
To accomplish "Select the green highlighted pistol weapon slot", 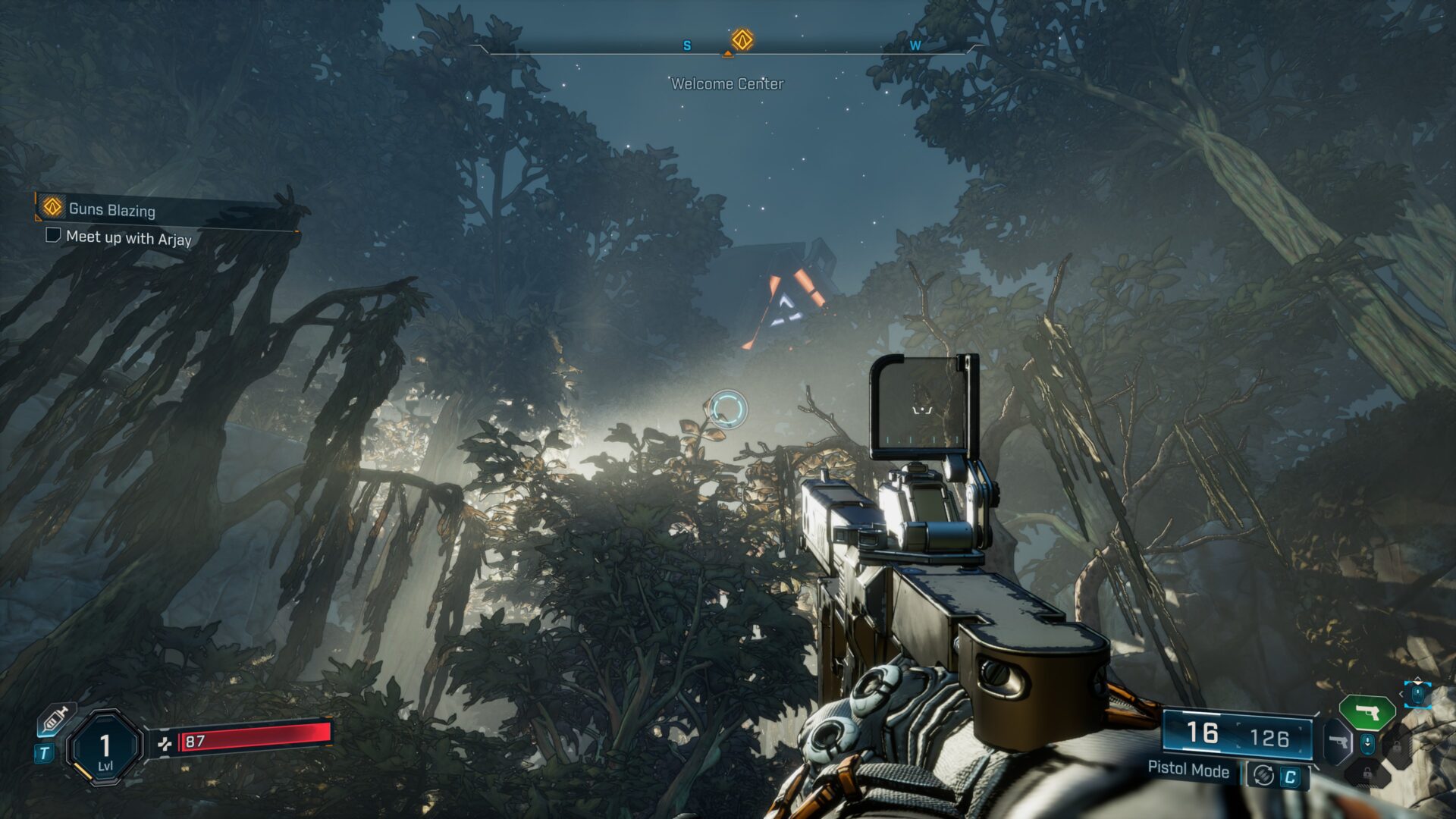I will point(1367,712).
